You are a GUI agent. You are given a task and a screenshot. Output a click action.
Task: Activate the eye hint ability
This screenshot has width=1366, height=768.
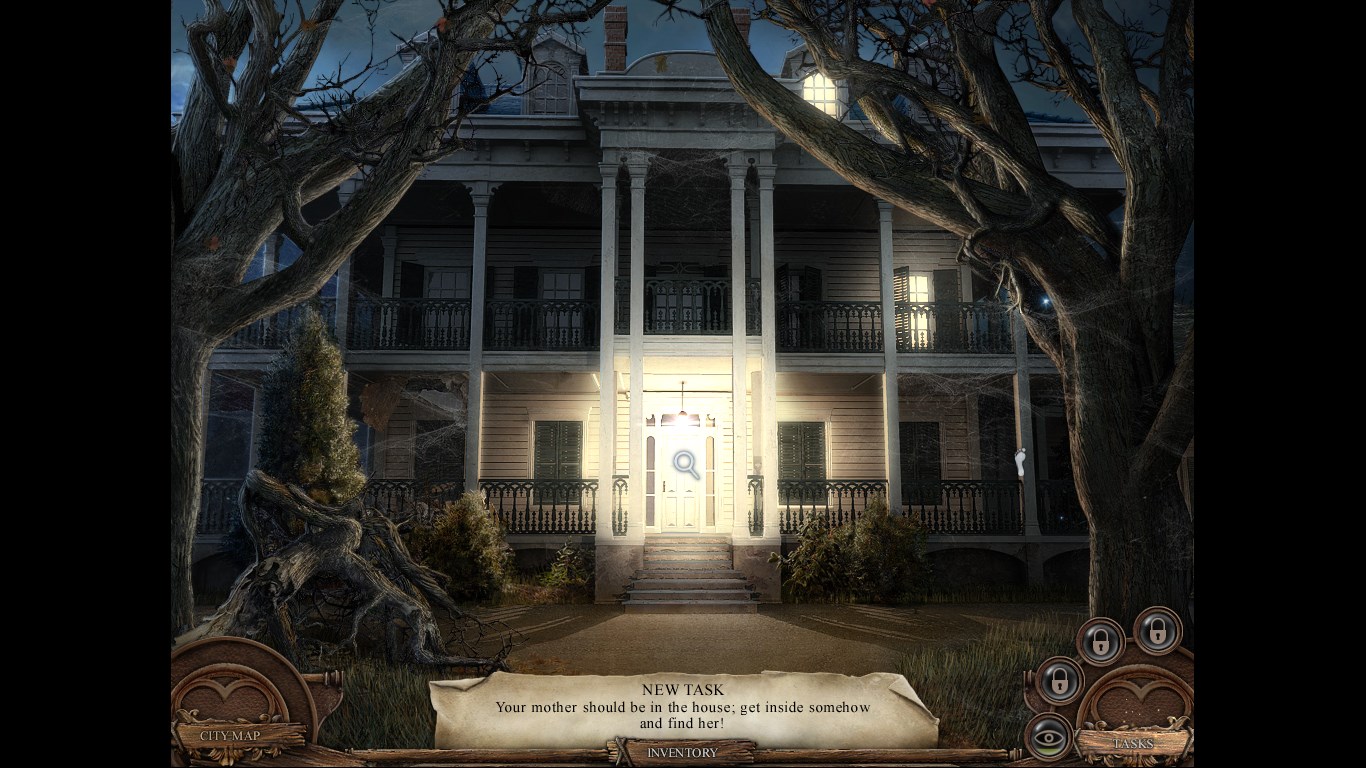pos(1047,737)
